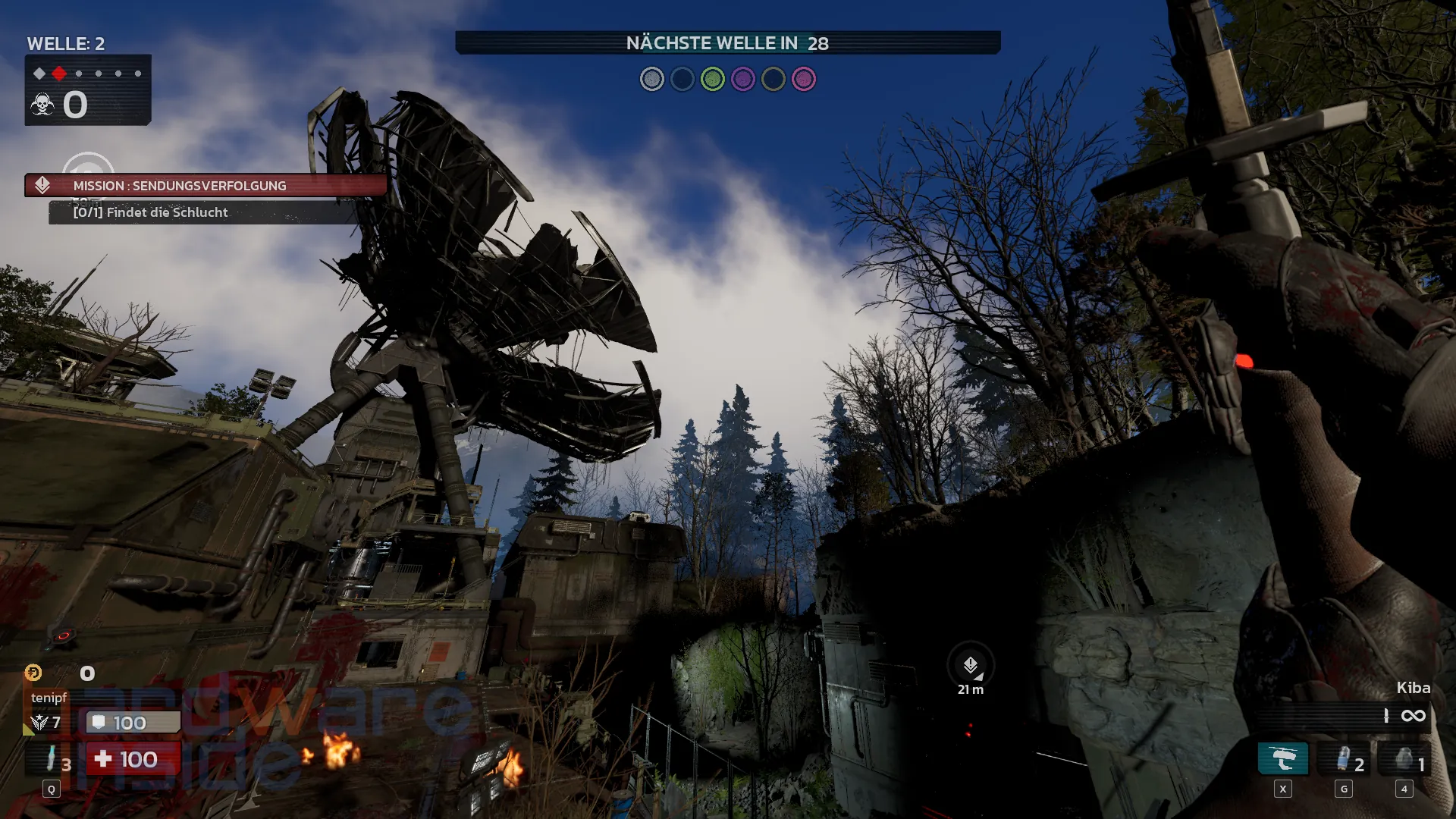This screenshot has height=819, width=1456.
Task: Select the teal drone gadget slot
Action: [x=1282, y=758]
